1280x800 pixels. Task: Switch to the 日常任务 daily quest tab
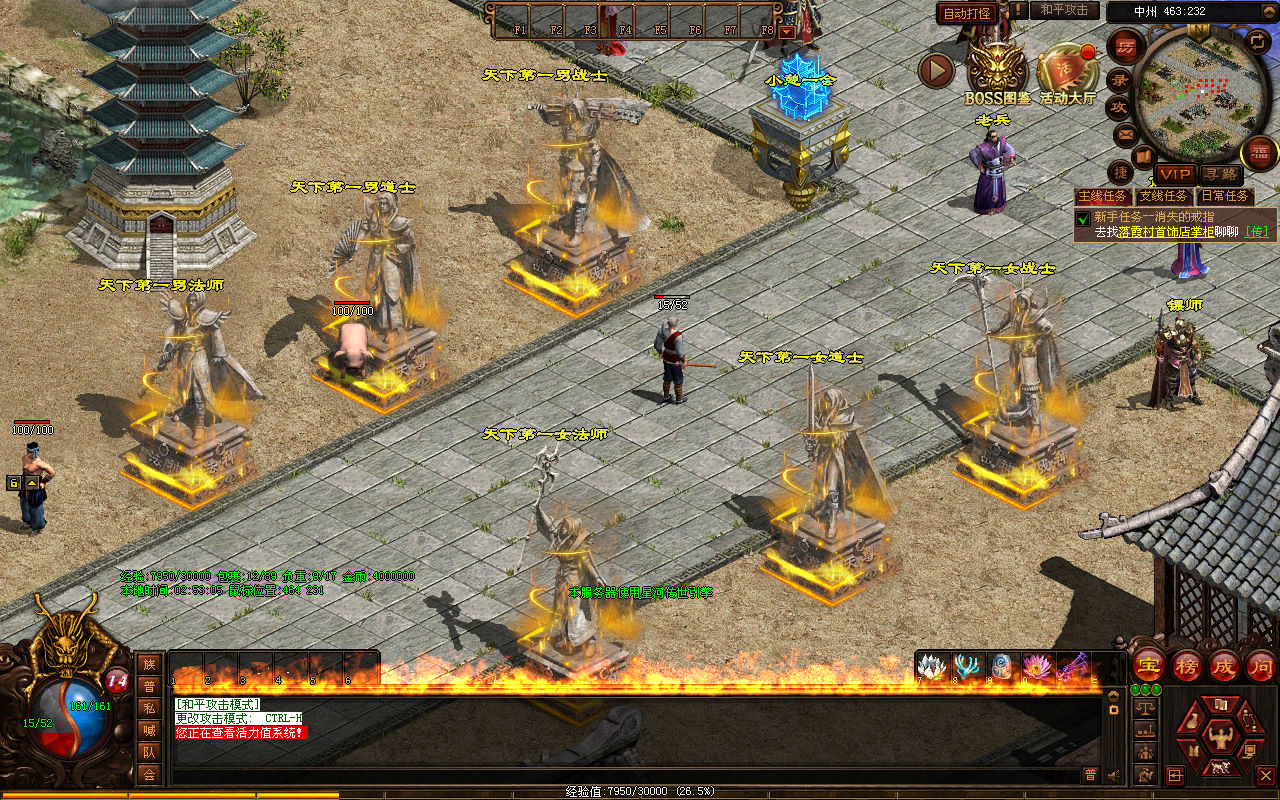[x=1225, y=196]
